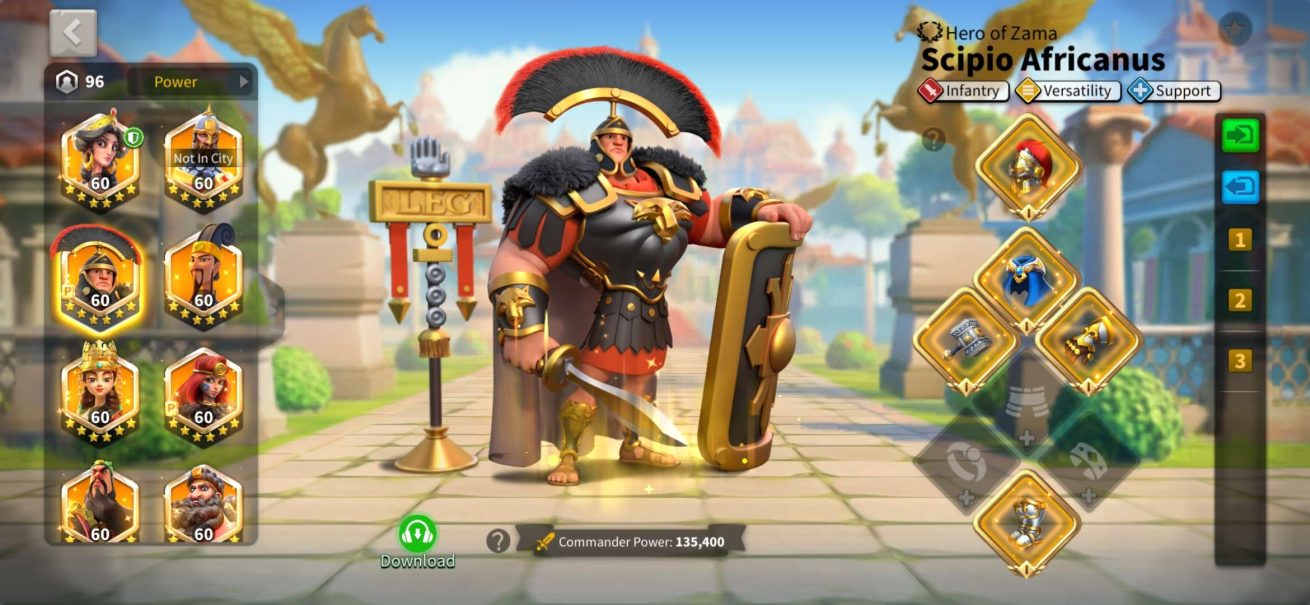
Task: Open the blue chest armor slot
Action: (1027, 279)
